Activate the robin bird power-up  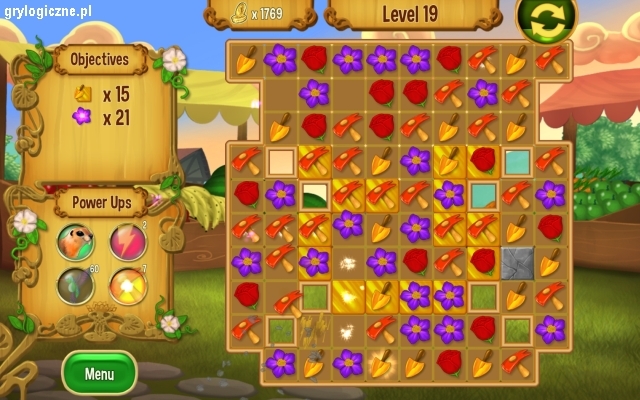(75, 241)
